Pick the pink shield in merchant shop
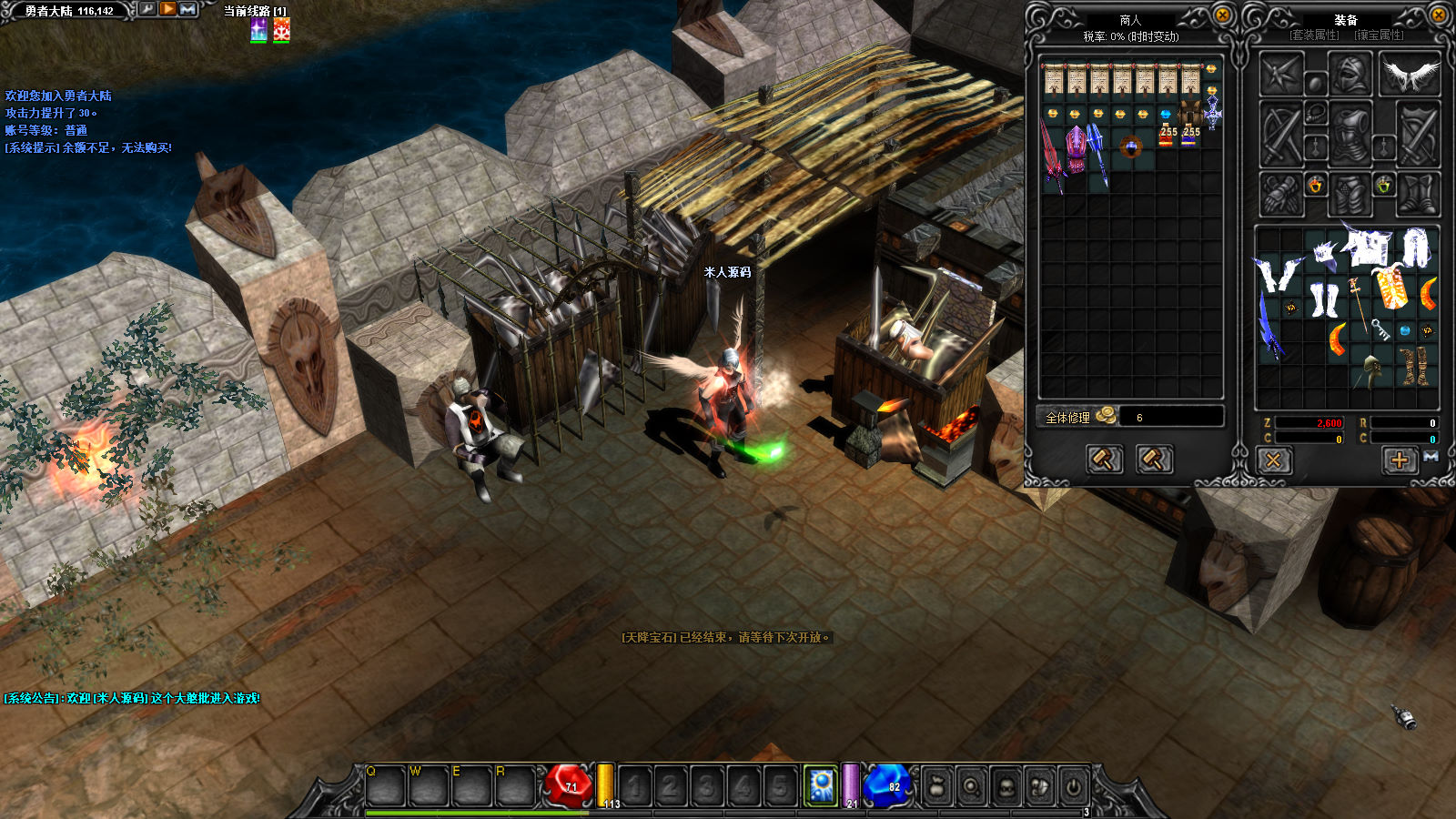Viewport: 1456px width, 819px height. click(x=1077, y=148)
